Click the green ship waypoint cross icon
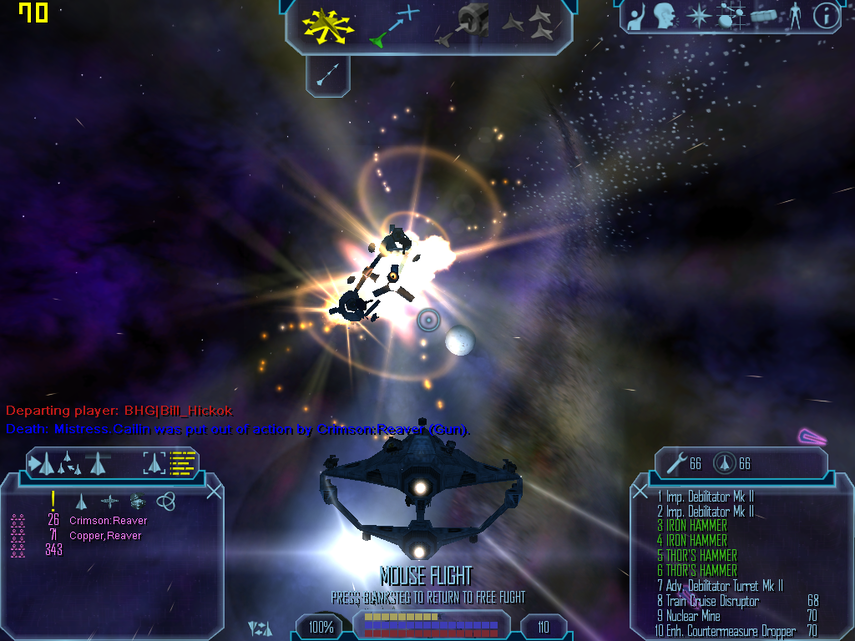Image resolution: width=855 pixels, height=641 pixels. click(x=395, y=27)
